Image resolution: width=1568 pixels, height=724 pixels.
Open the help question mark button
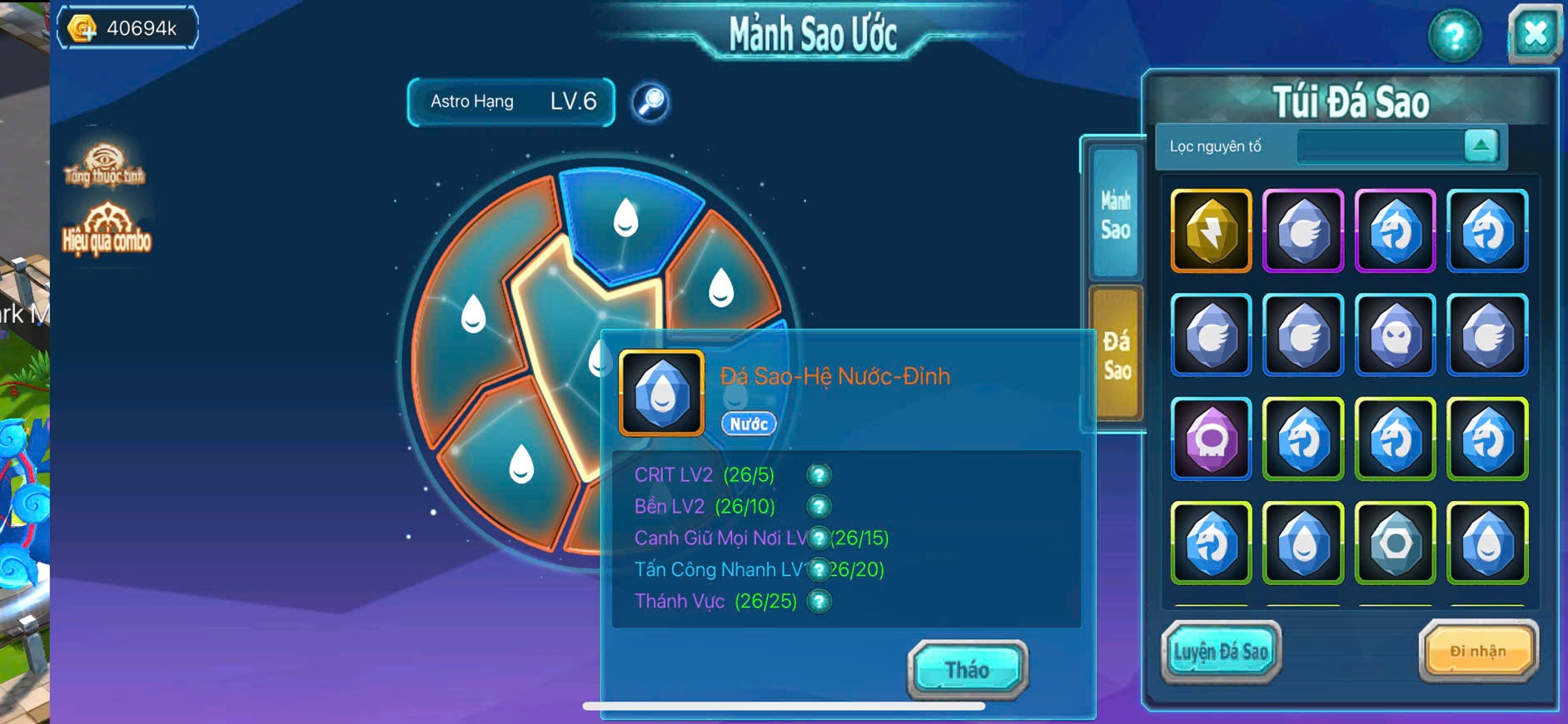pyautogui.click(x=1454, y=36)
